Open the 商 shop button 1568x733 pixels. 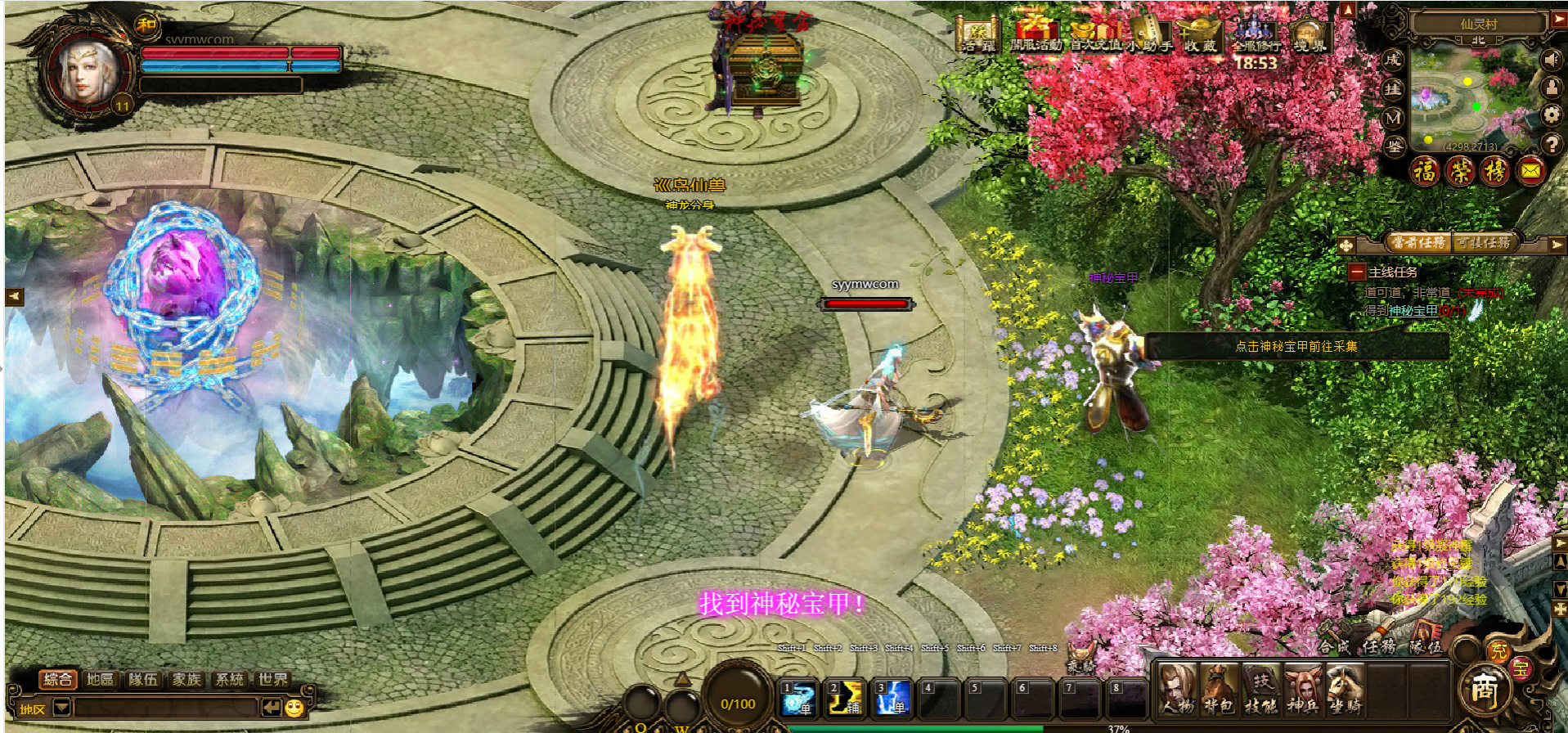click(1484, 690)
